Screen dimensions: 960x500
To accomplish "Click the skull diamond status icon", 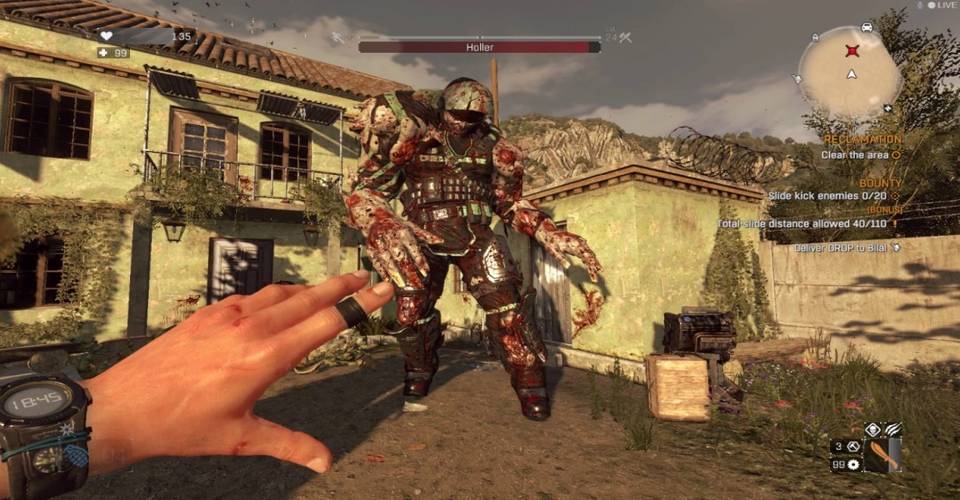I will click(x=872, y=428).
